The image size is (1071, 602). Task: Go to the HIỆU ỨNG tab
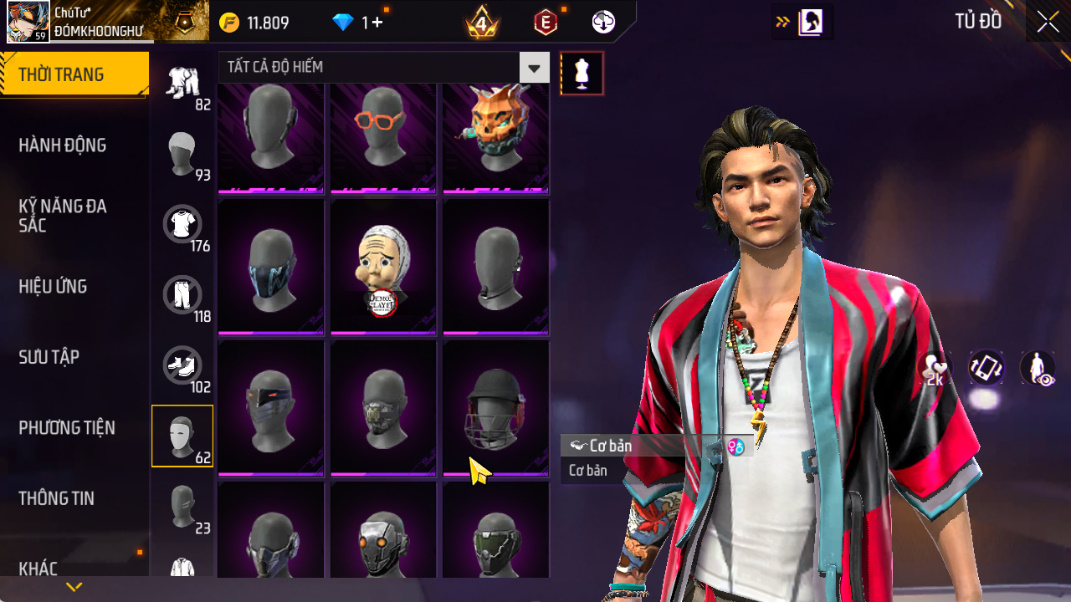pos(52,287)
